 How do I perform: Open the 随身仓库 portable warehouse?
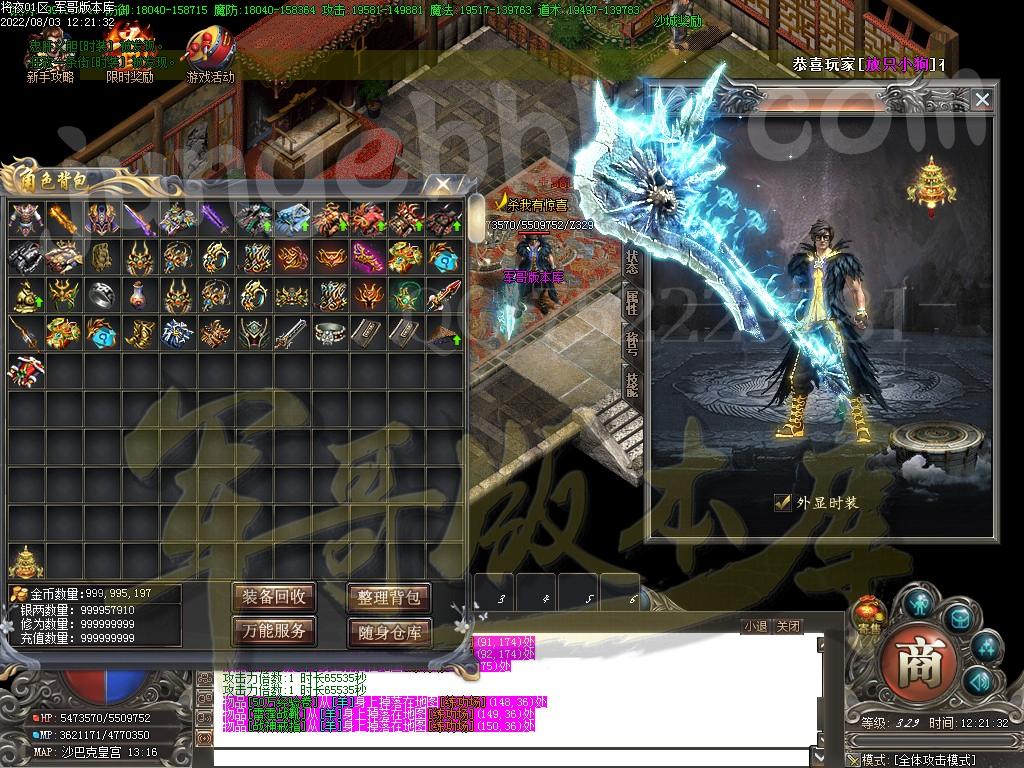[388, 632]
